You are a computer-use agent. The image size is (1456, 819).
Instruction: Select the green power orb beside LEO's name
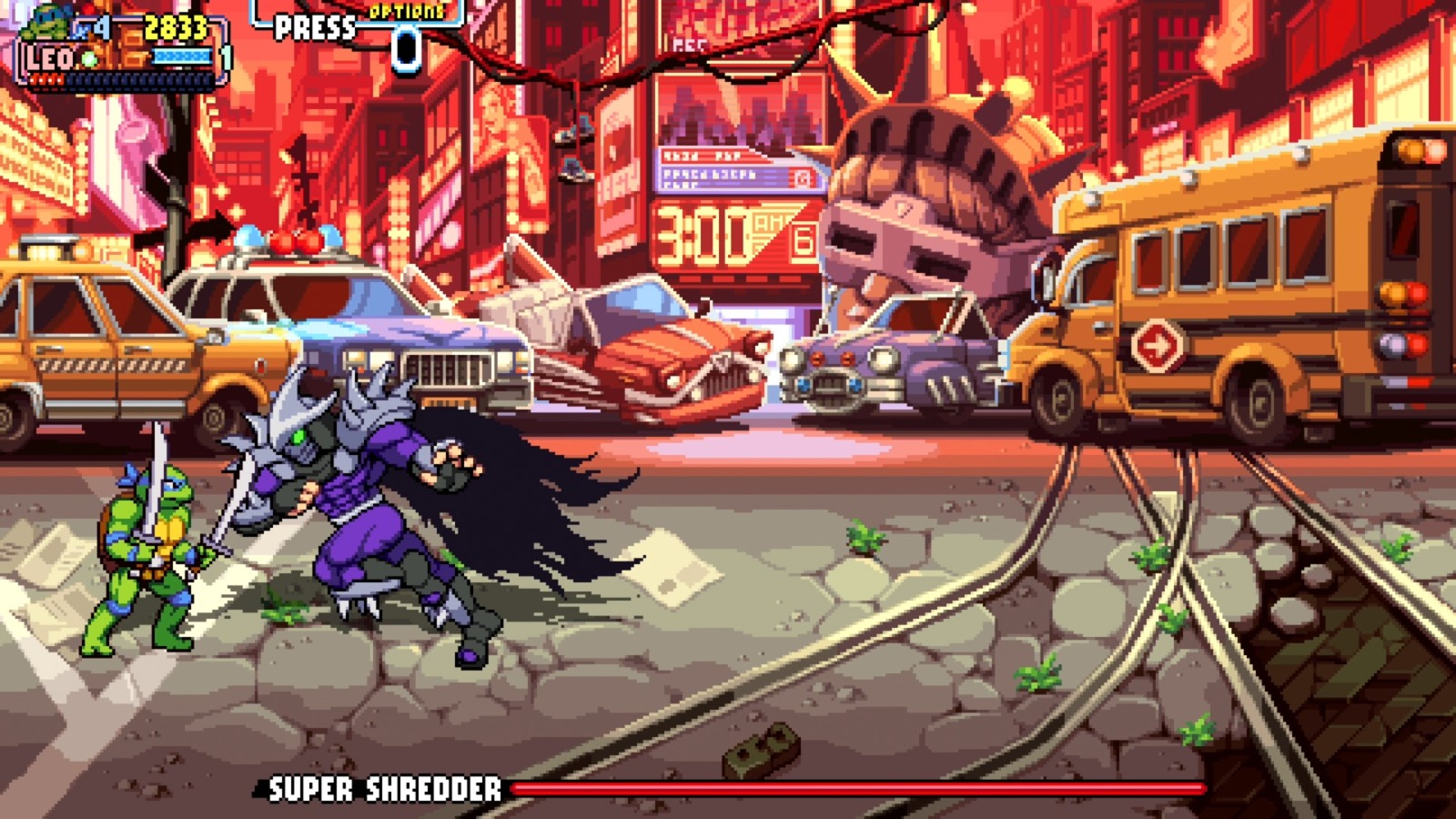[87, 56]
